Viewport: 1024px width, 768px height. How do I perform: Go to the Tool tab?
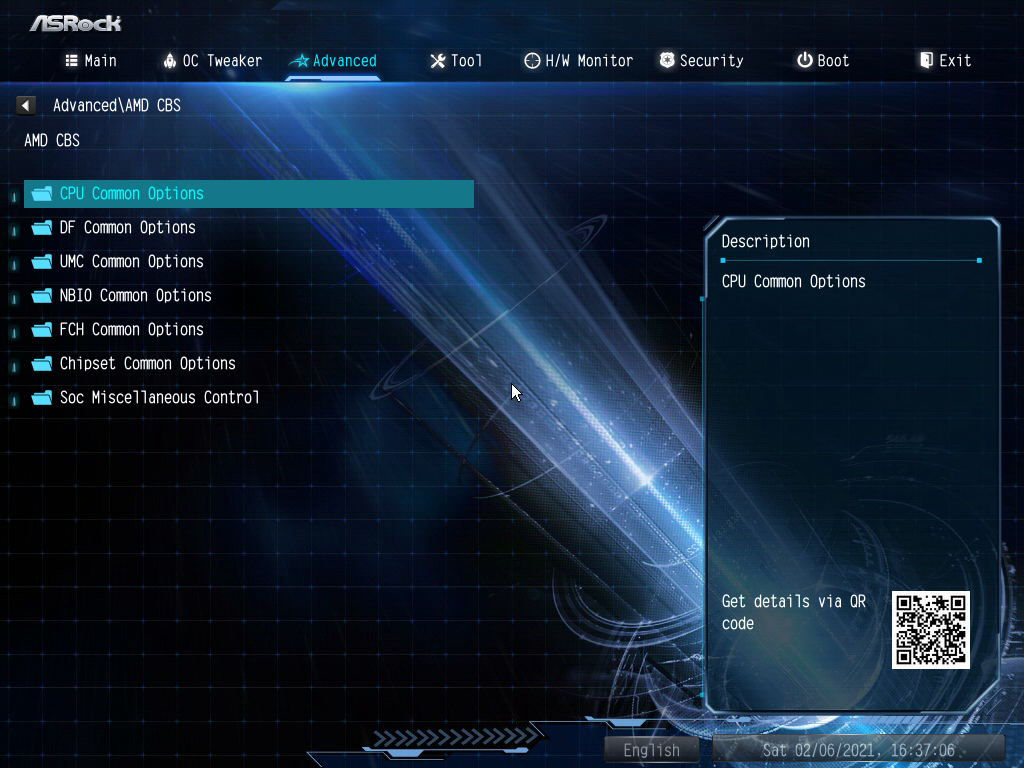(x=456, y=61)
